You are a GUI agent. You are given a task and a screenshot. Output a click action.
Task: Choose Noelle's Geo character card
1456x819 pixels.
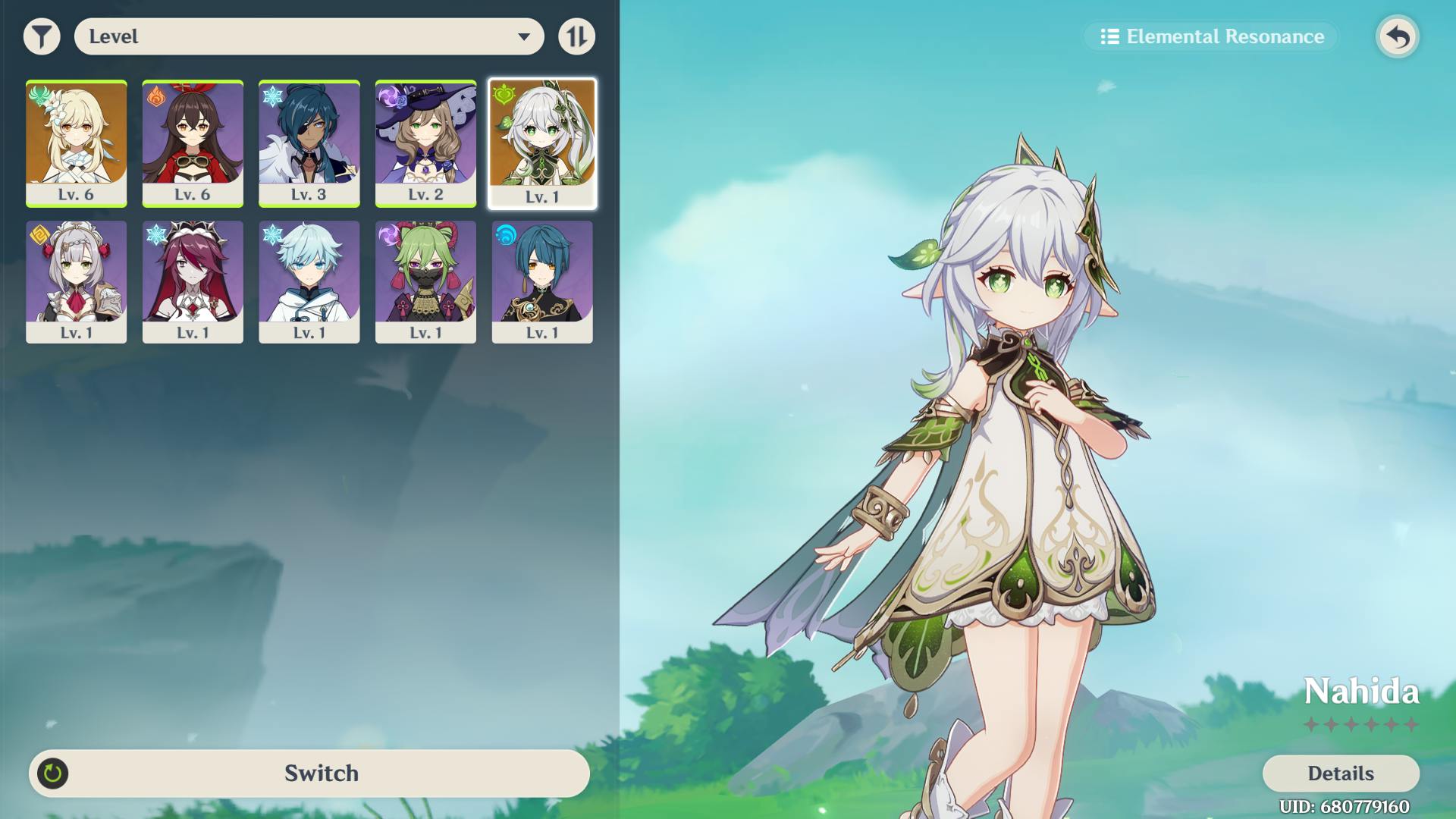(x=76, y=282)
